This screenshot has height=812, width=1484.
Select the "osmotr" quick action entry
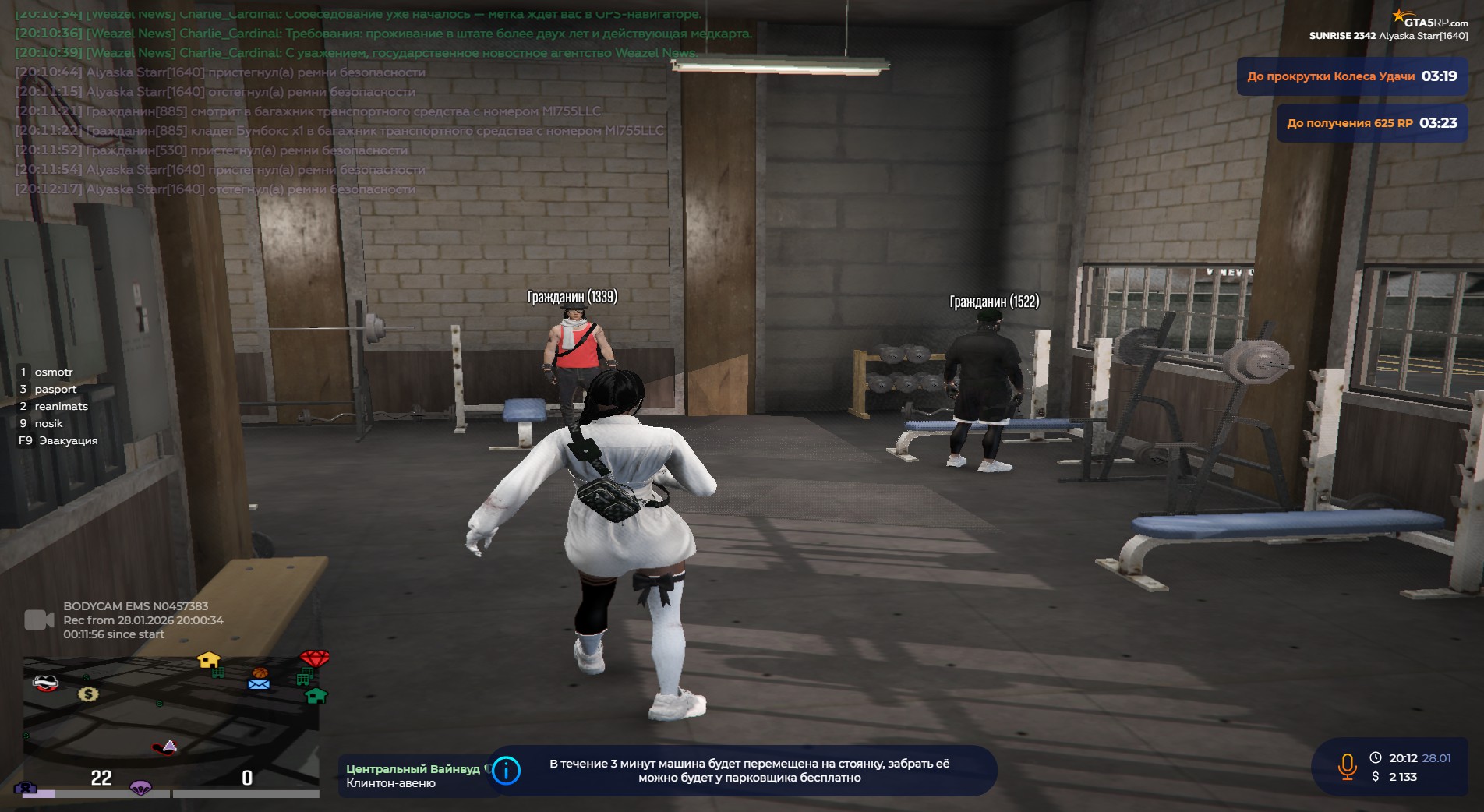(x=53, y=372)
